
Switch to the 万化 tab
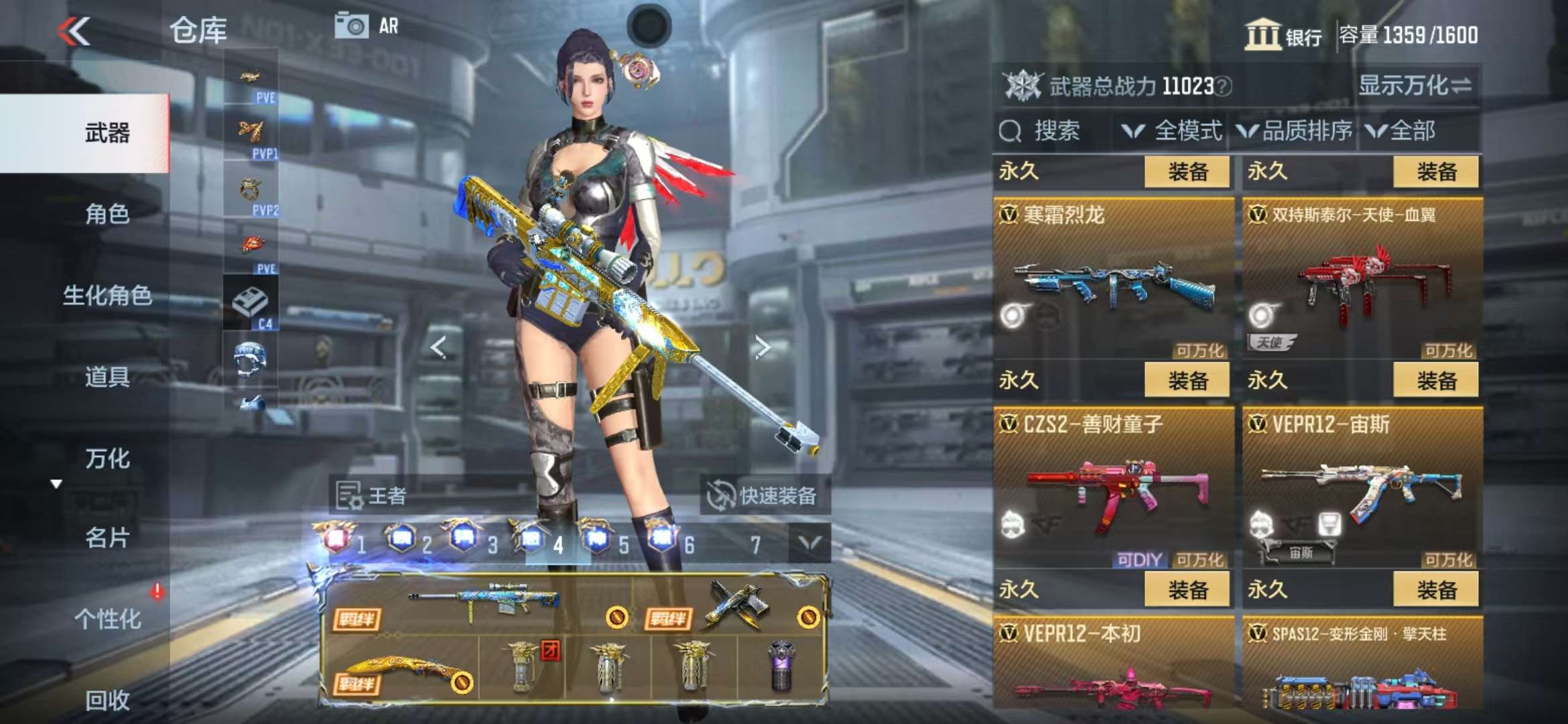click(x=107, y=459)
